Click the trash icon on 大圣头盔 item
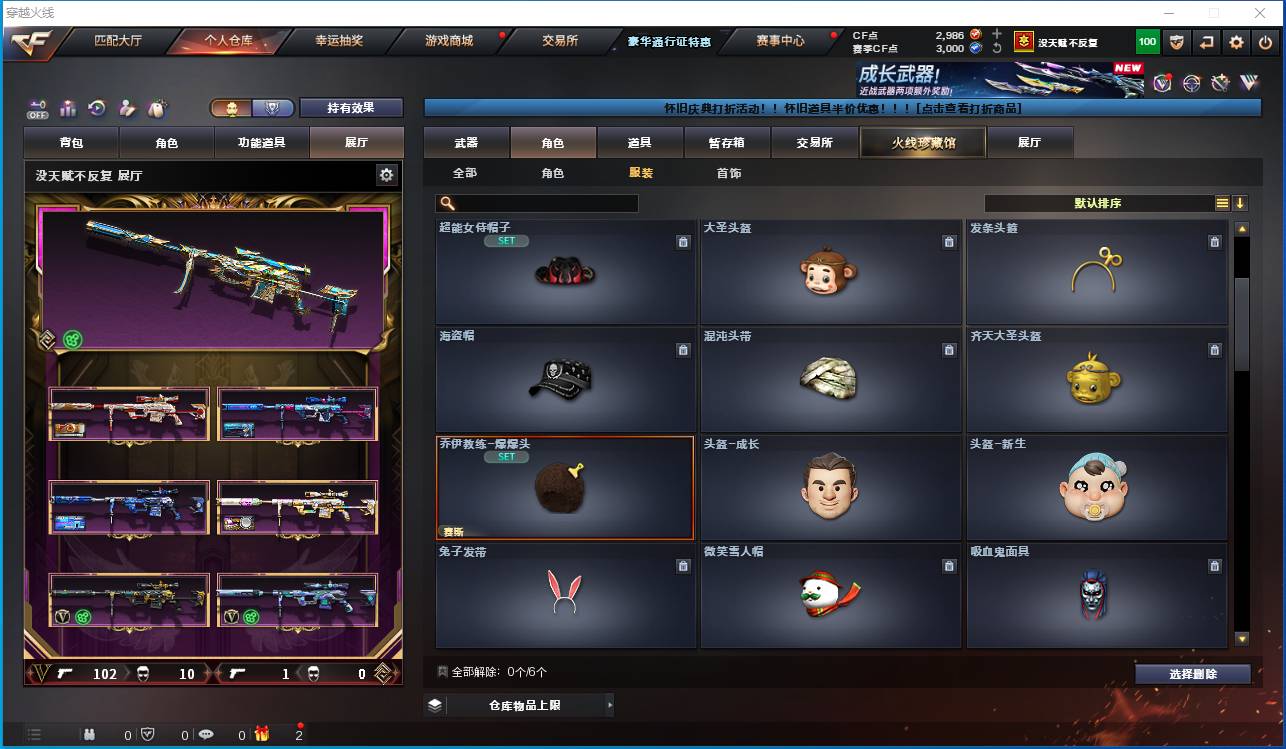Screen dimensions: 1286x749 tap(949, 241)
